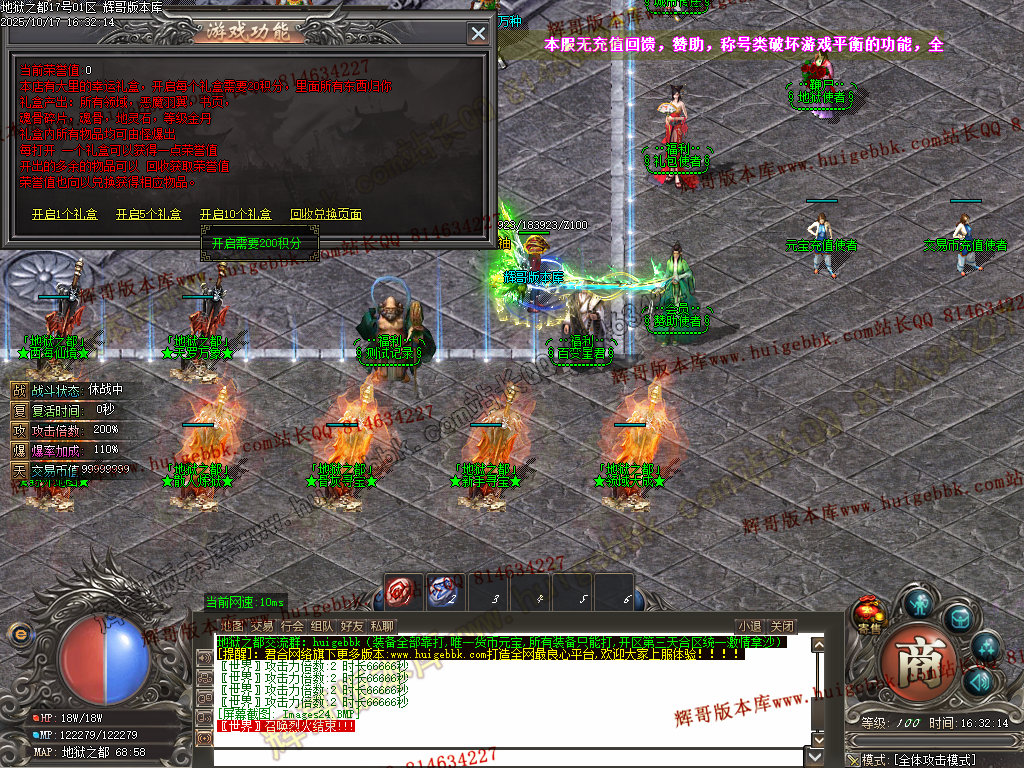Click the 寄售 consignment icon

869,613
